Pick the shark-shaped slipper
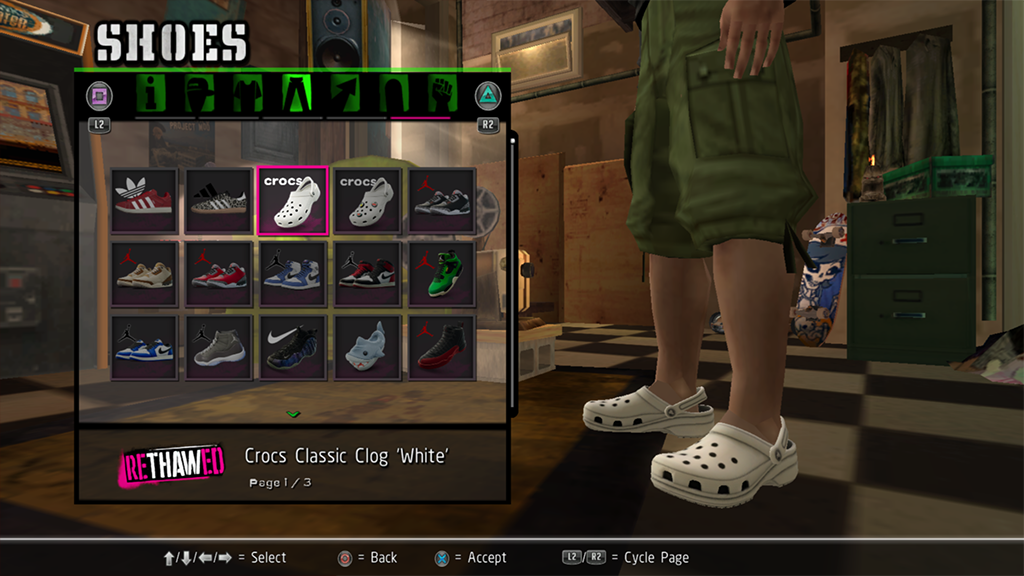The width and height of the screenshot is (1024, 576). tap(367, 347)
